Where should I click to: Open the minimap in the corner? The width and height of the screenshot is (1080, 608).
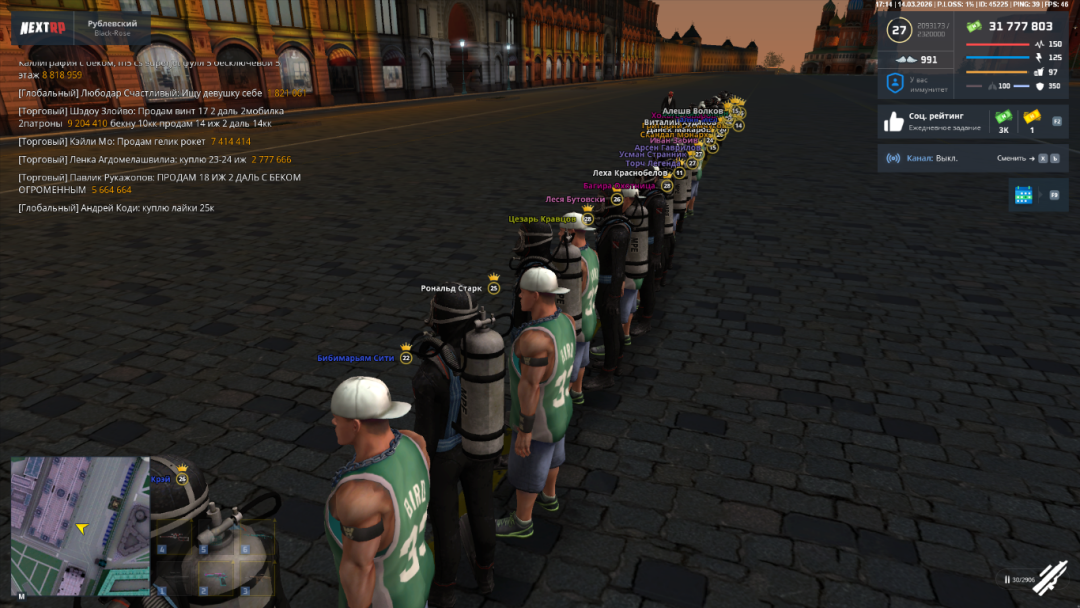pyautogui.click(x=80, y=526)
